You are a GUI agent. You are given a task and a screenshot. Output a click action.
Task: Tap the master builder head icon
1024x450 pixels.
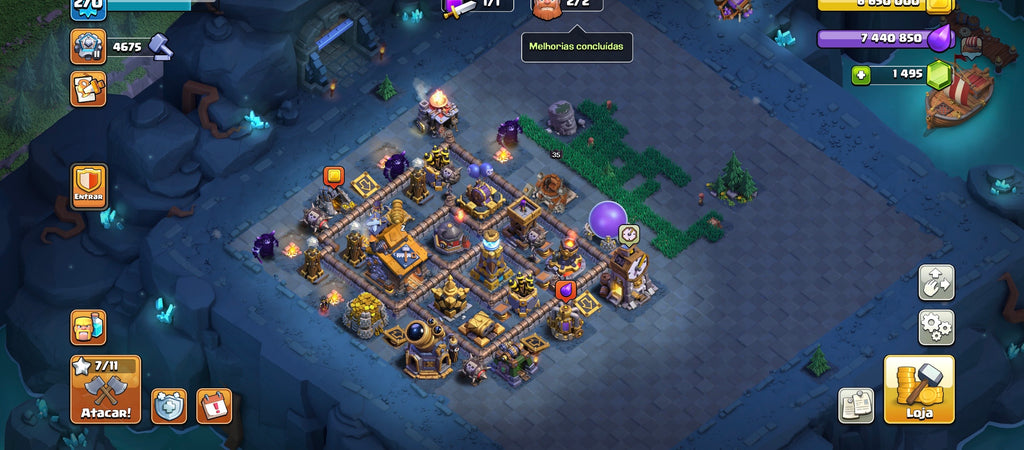tap(547, 7)
